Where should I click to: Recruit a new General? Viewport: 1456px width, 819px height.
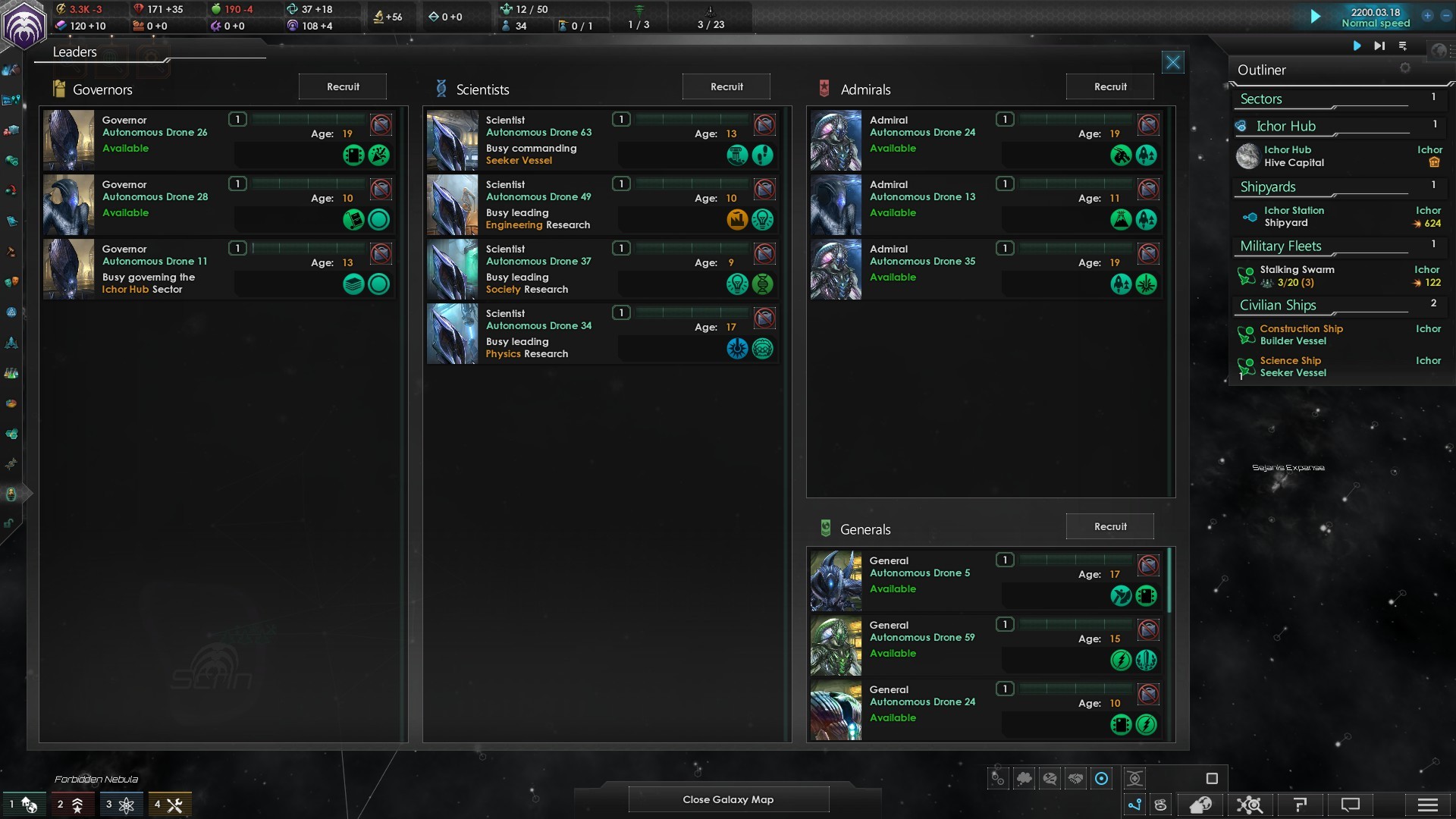(x=1110, y=527)
